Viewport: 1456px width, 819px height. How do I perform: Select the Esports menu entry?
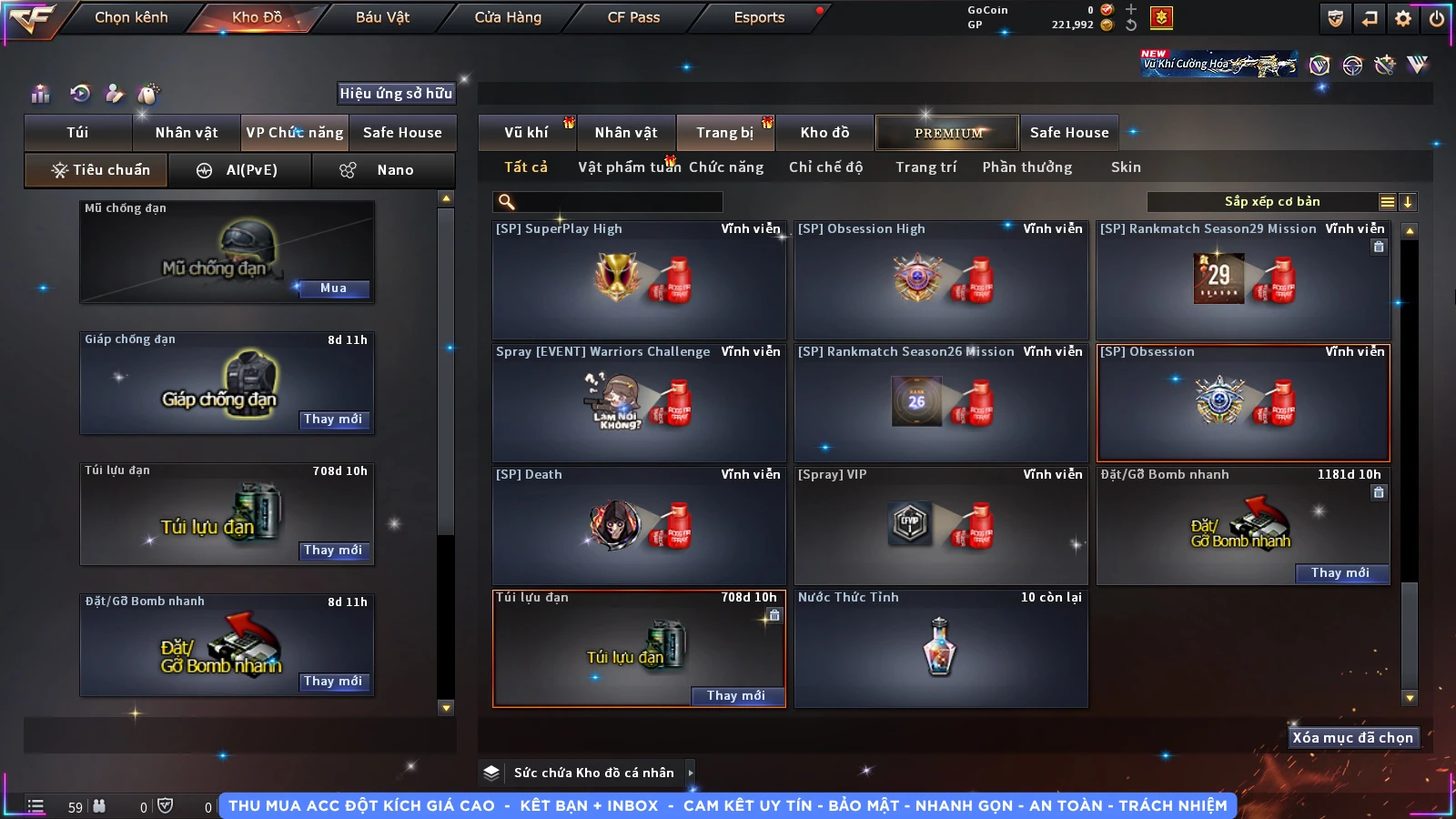tap(759, 17)
